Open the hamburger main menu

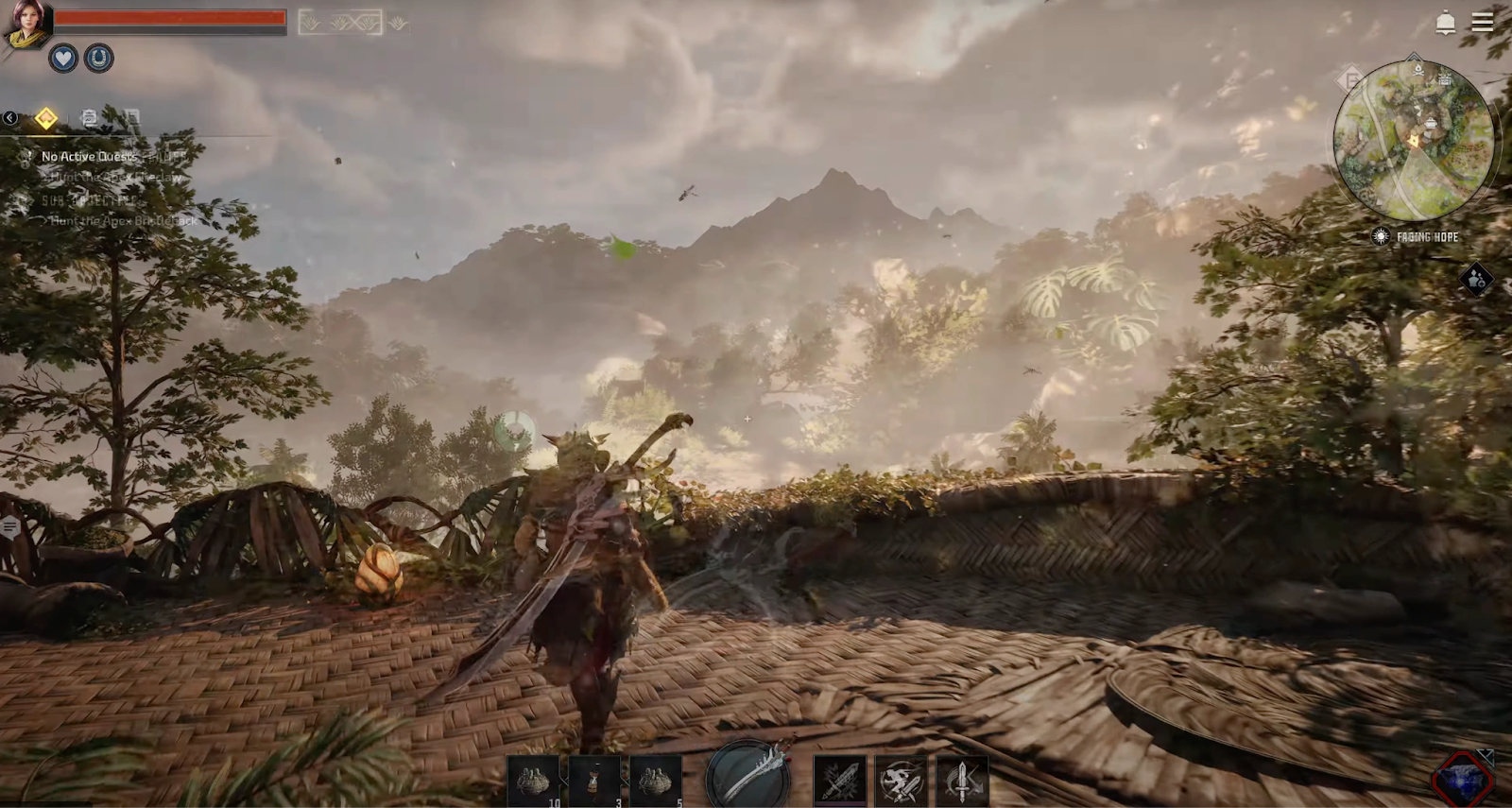click(1482, 22)
